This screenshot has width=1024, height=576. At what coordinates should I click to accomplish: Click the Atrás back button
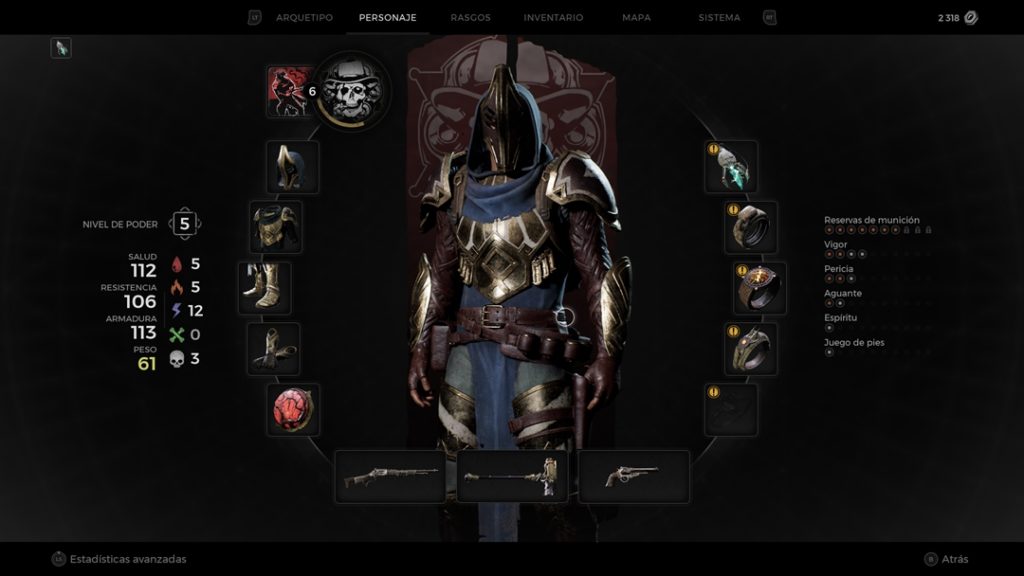point(954,559)
